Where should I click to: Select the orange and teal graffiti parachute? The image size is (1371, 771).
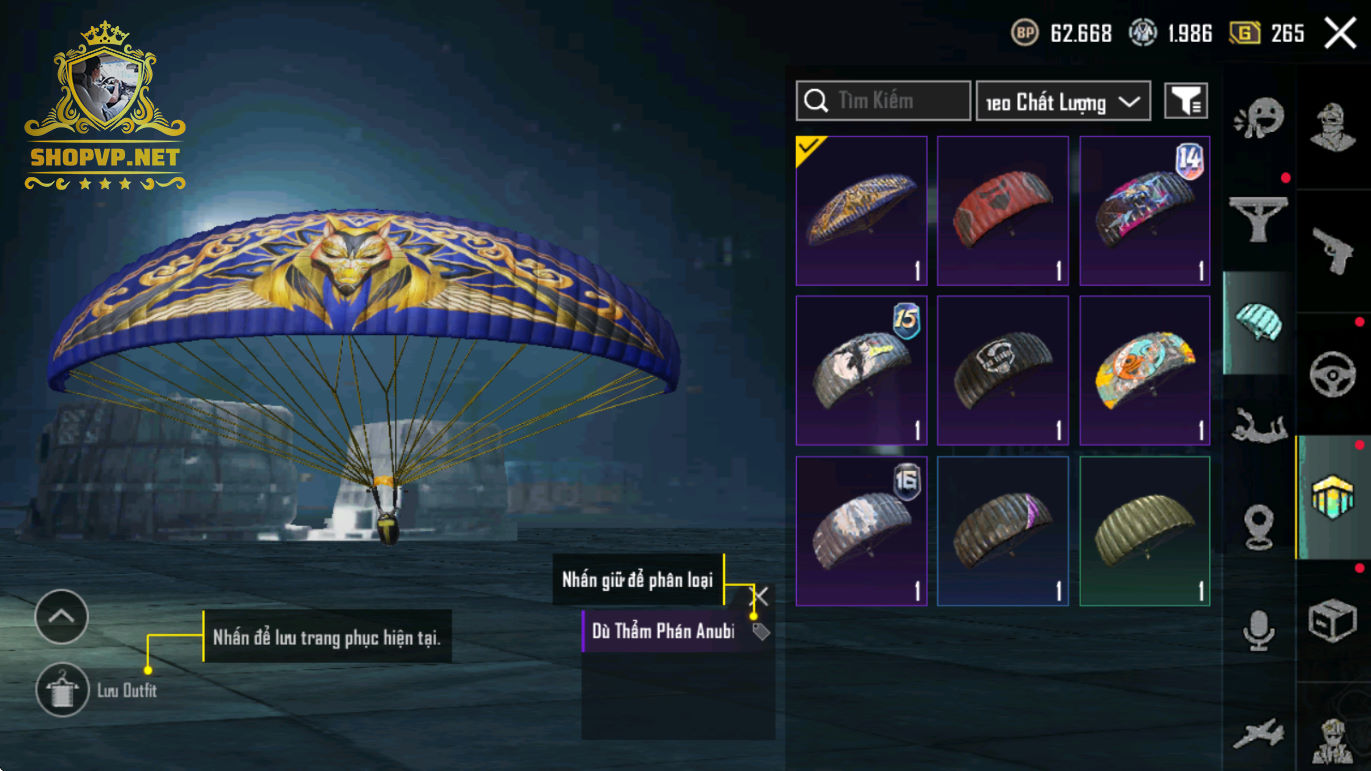[1145, 370]
